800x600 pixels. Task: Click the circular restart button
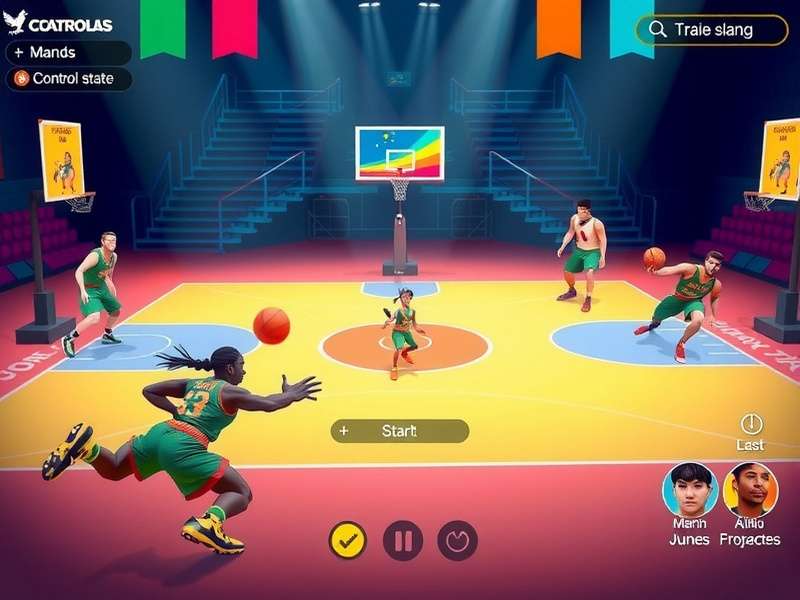(457, 541)
